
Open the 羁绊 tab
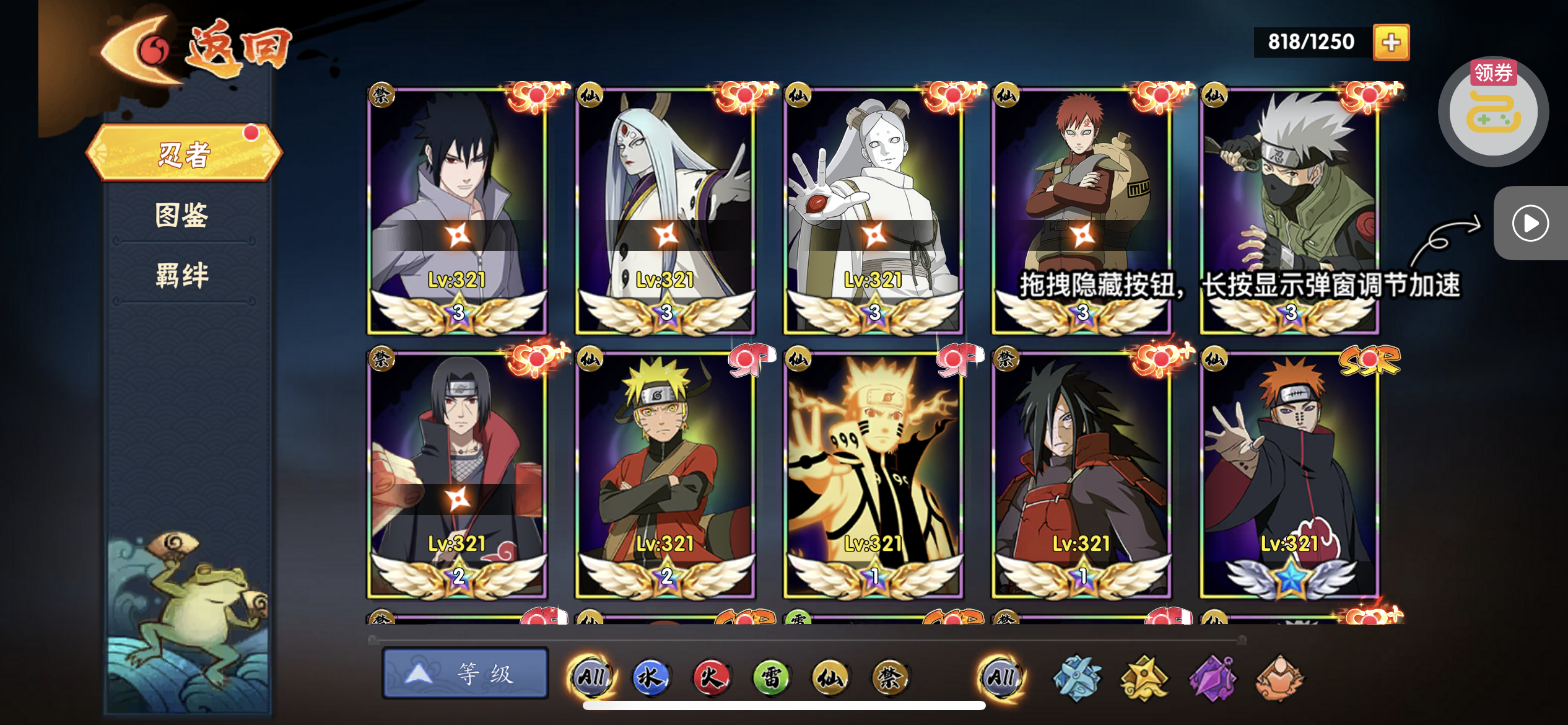pos(182,275)
